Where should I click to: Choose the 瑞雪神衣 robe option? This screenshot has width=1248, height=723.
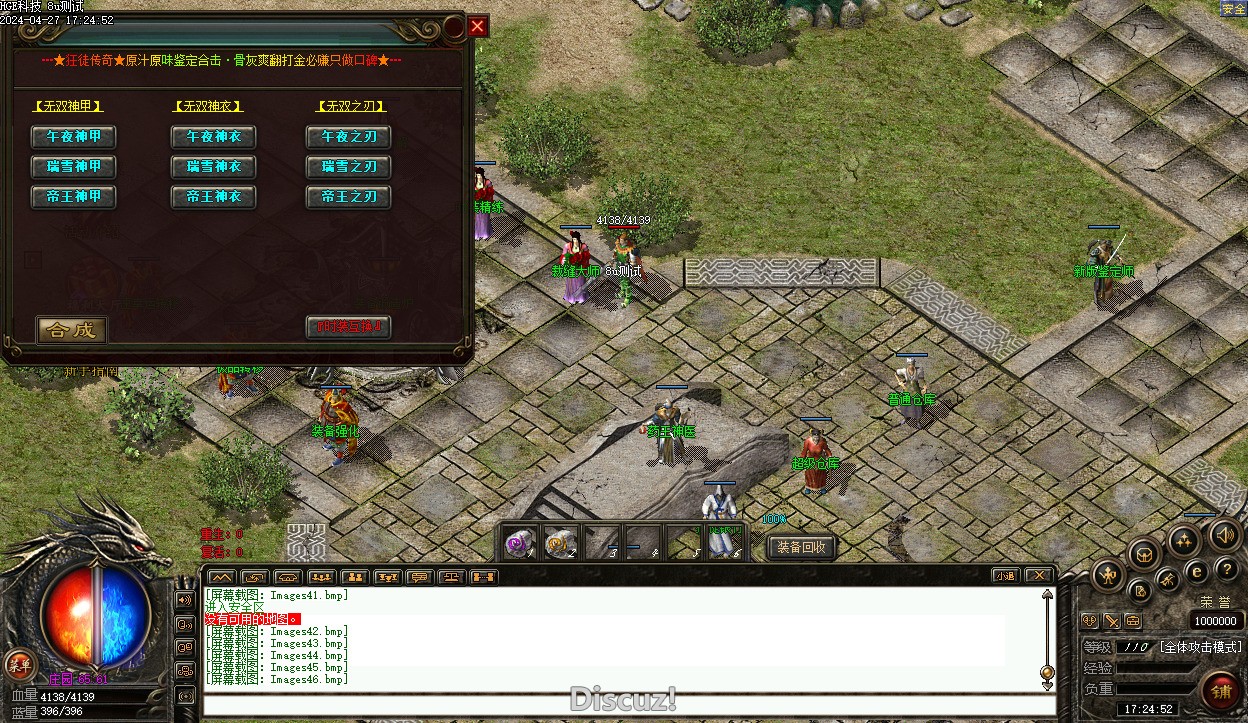pyautogui.click(x=213, y=167)
